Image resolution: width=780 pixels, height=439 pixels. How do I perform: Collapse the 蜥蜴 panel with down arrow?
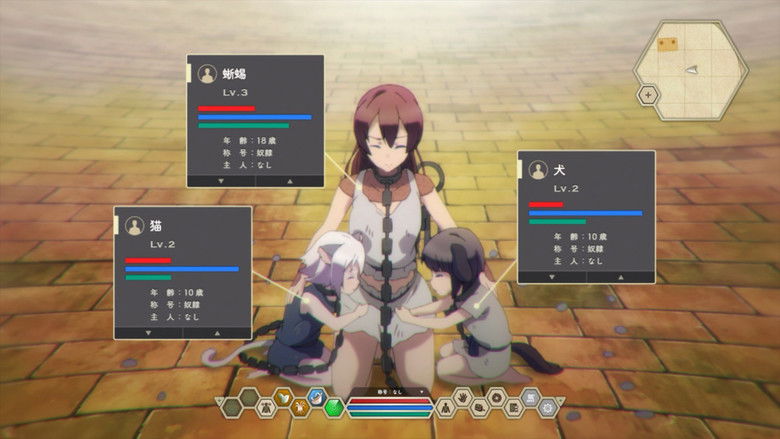[220, 181]
